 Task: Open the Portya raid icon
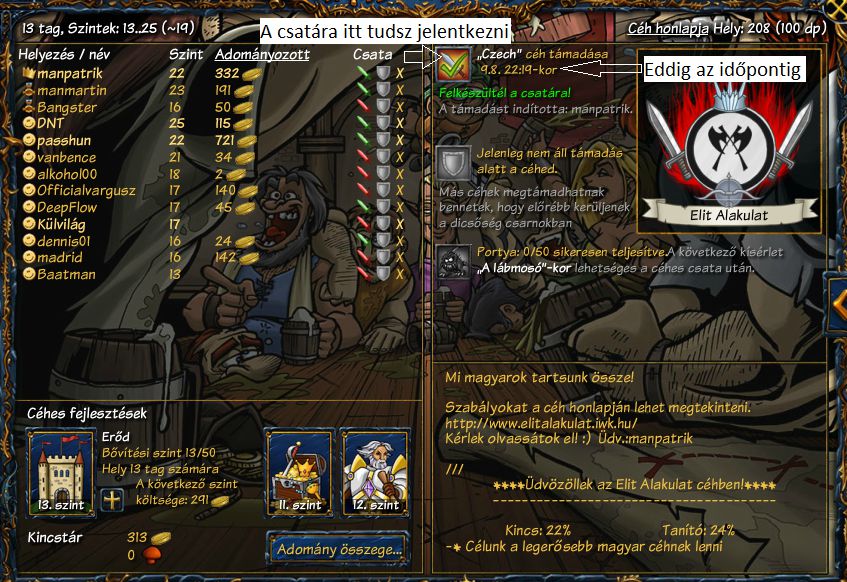[x=453, y=259]
